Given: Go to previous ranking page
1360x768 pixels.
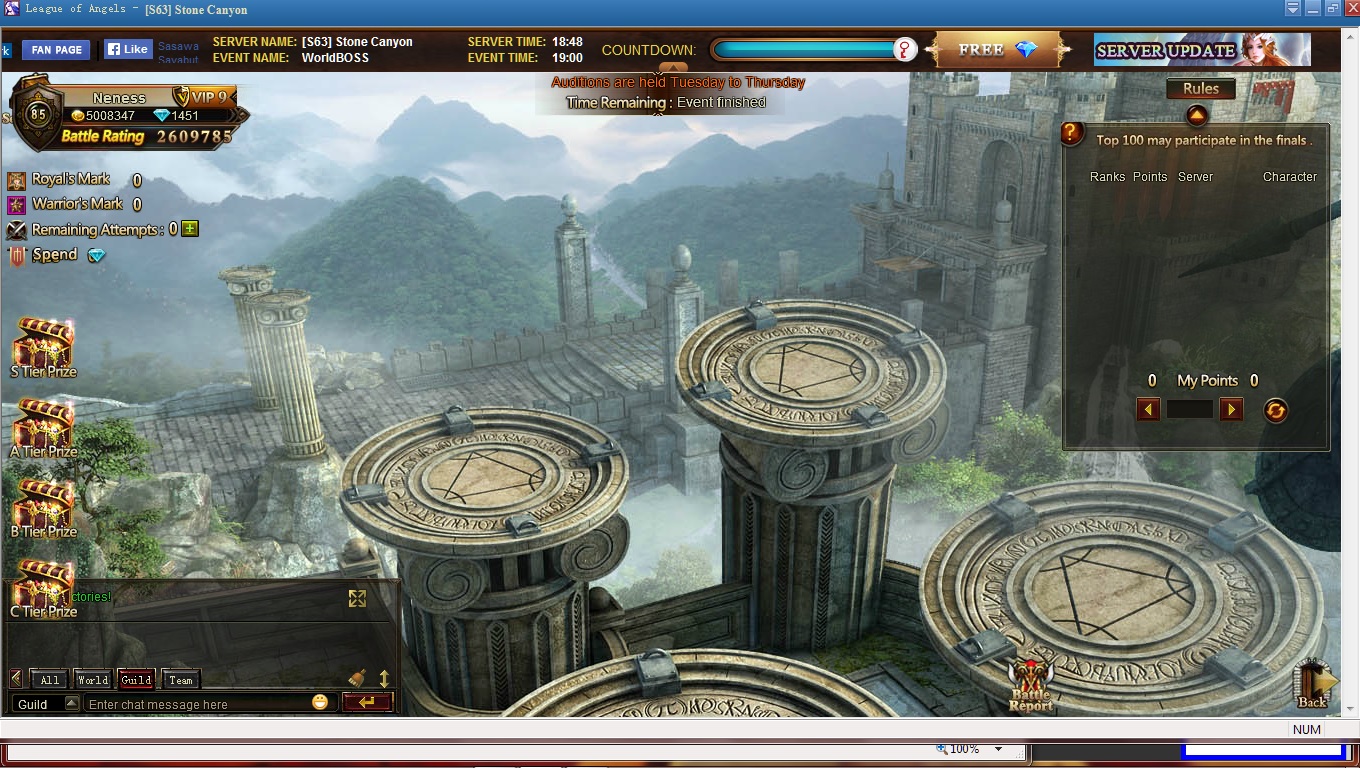Looking at the screenshot, I should 1148,409.
